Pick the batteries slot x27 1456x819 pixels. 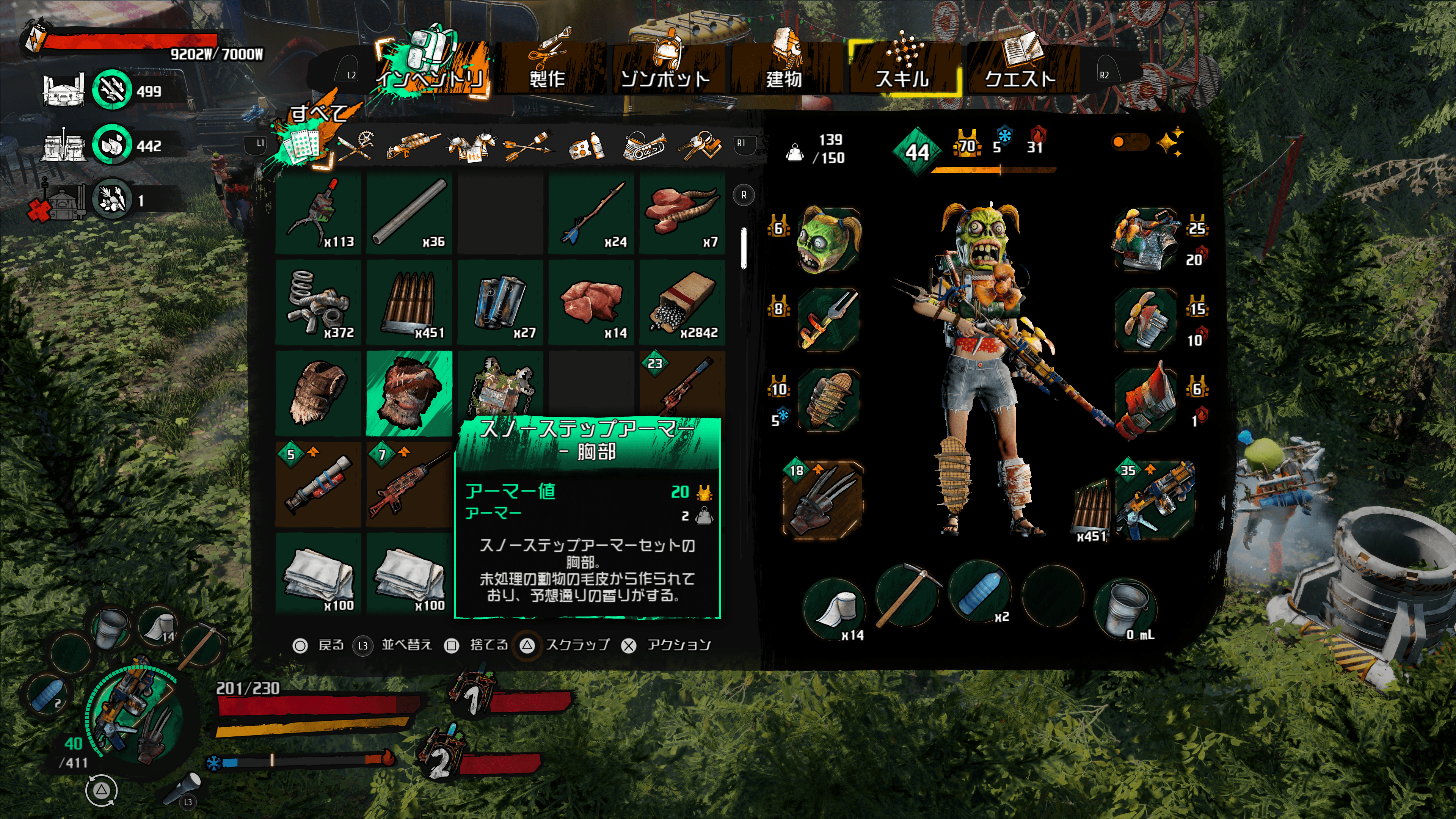[500, 303]
